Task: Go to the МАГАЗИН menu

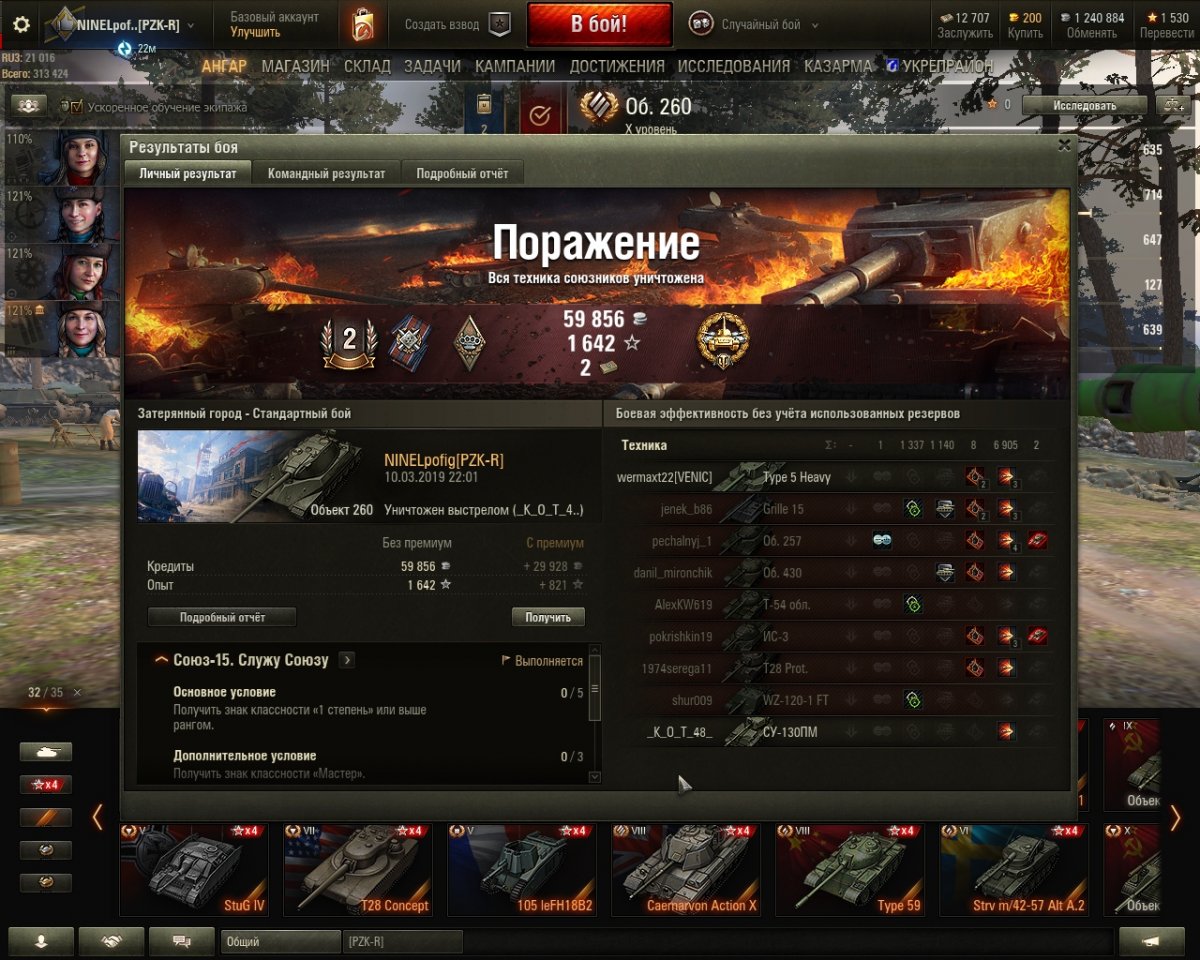Action: pyautogui.click(x=295, y=66)
